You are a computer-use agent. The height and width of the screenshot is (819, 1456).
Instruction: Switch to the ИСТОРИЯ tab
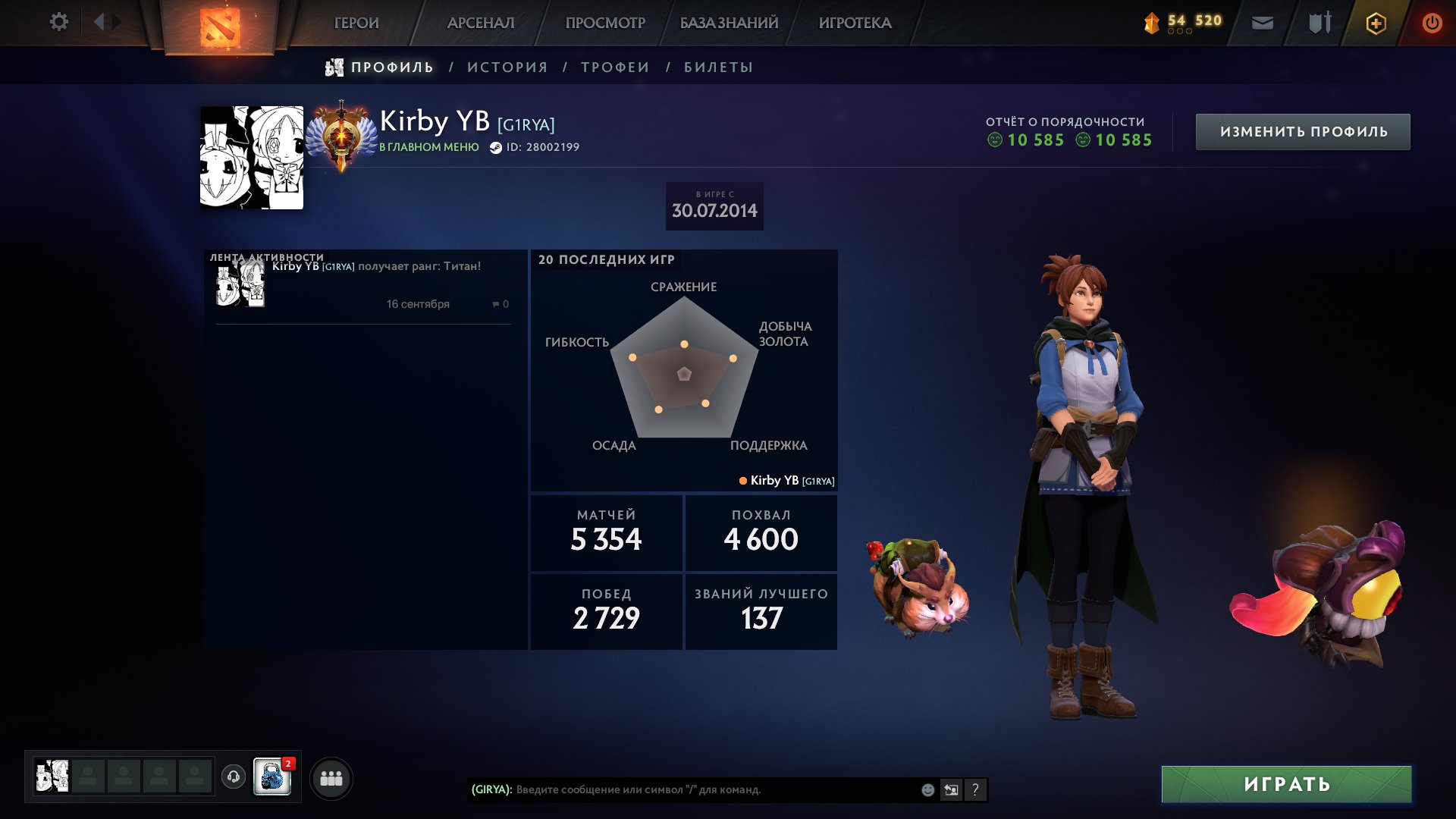tap(507, 67)
